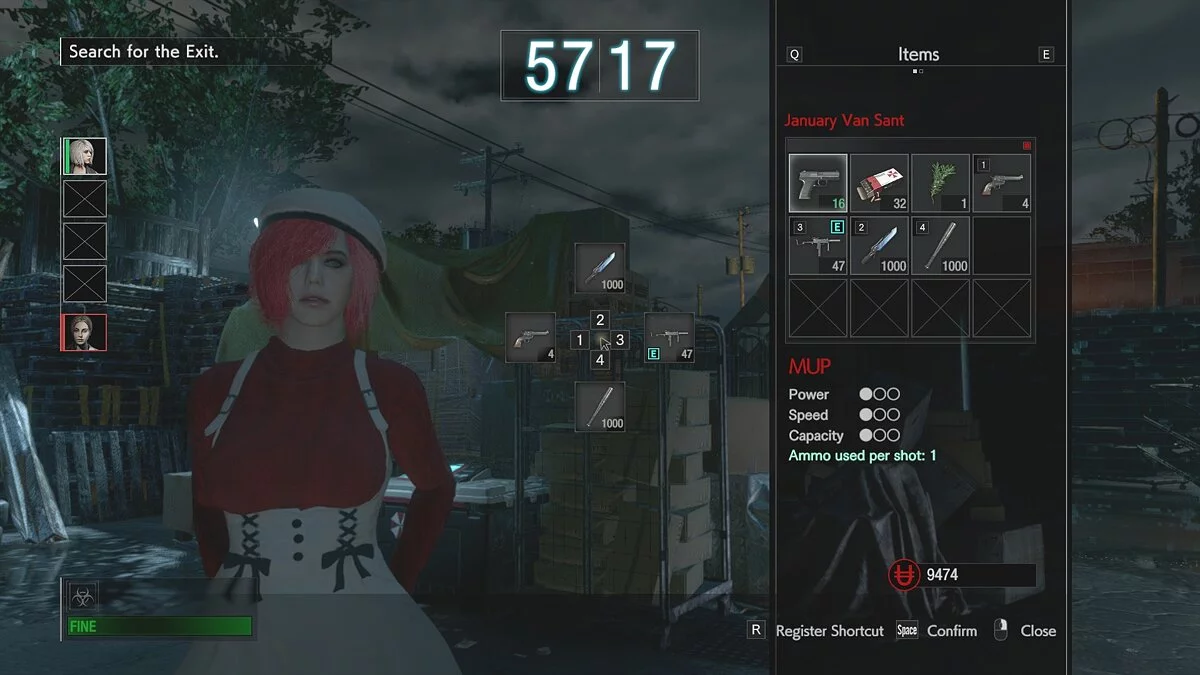
Task: Open the Items tab header
Action: [x=918, y=55]
